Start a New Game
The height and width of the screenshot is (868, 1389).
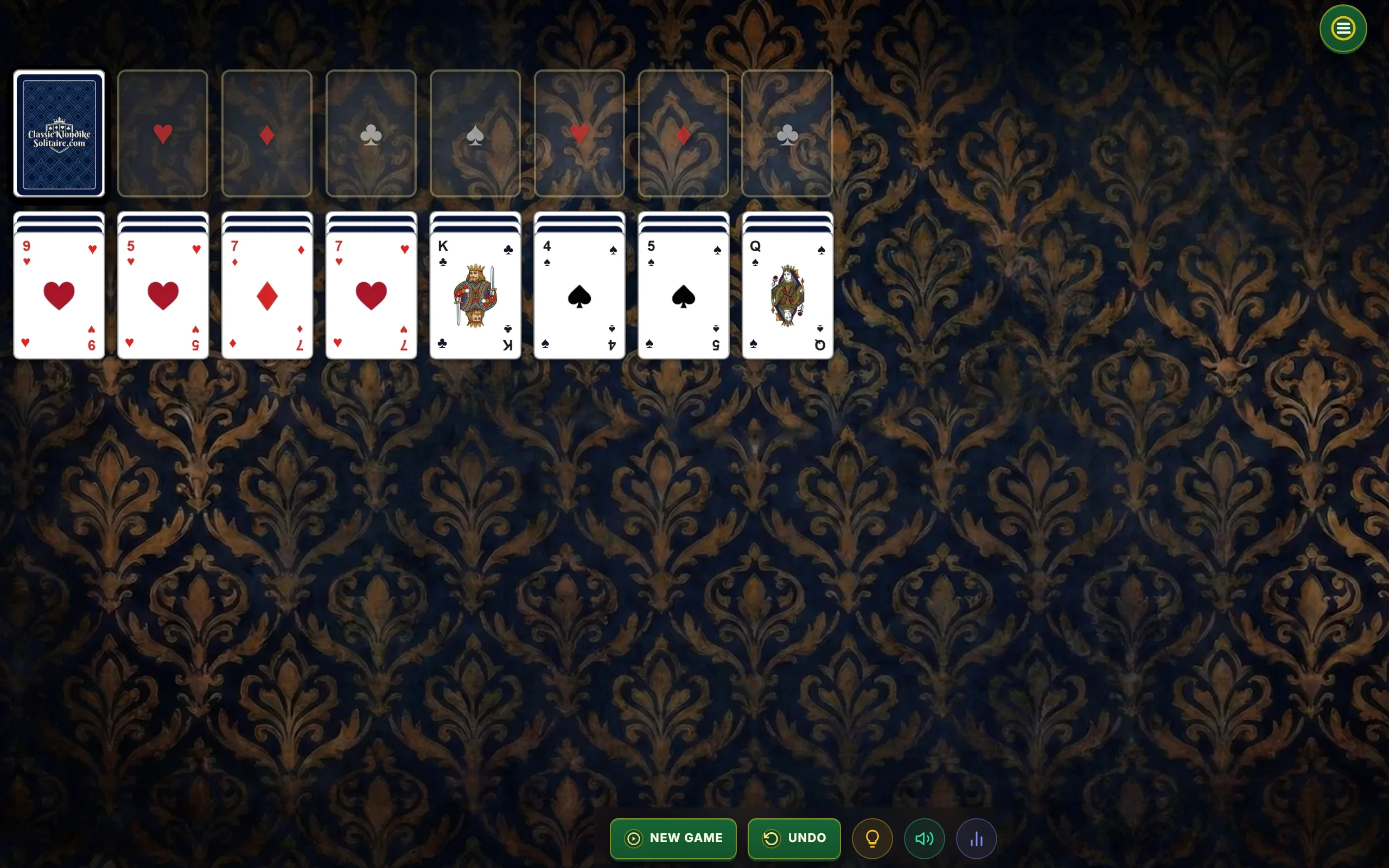[x=673, y=838]
